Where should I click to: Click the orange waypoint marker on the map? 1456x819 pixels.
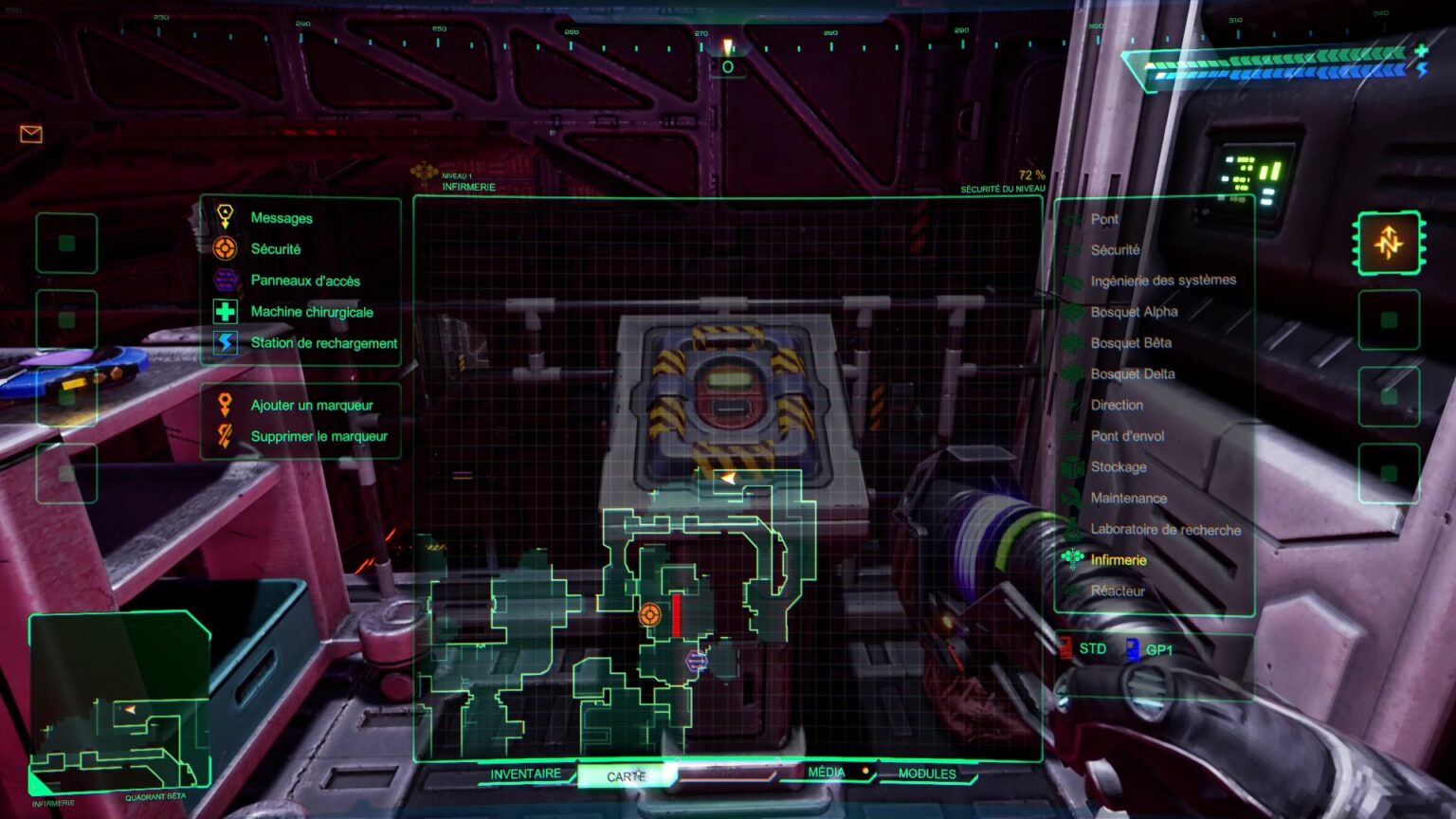(x=651, y=615)
